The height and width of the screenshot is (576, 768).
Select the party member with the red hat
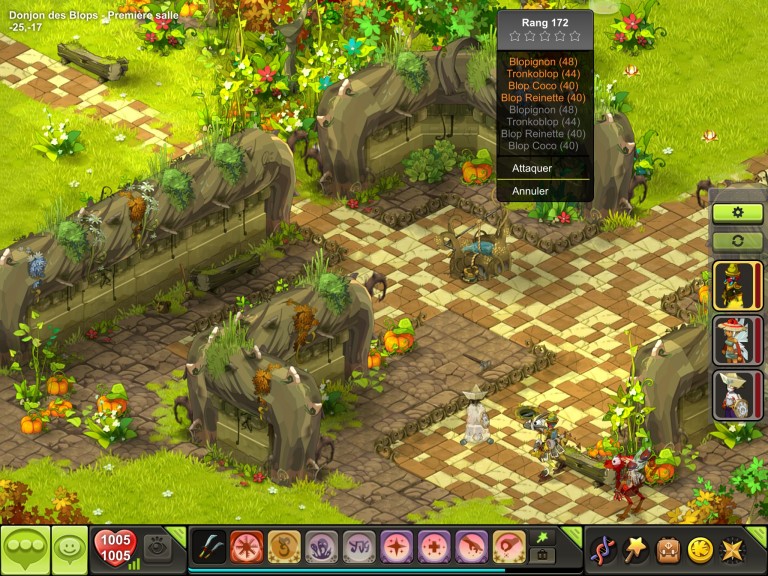pos(732,338)
